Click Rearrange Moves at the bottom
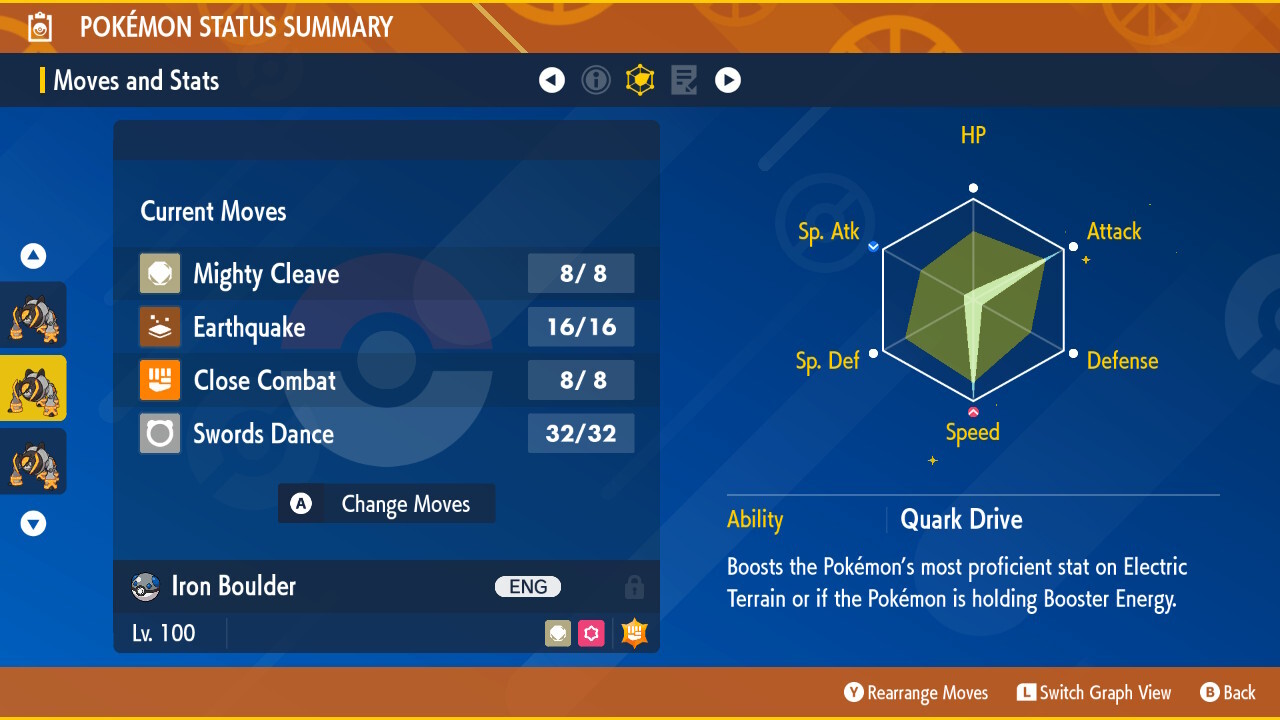 point(916,693)
